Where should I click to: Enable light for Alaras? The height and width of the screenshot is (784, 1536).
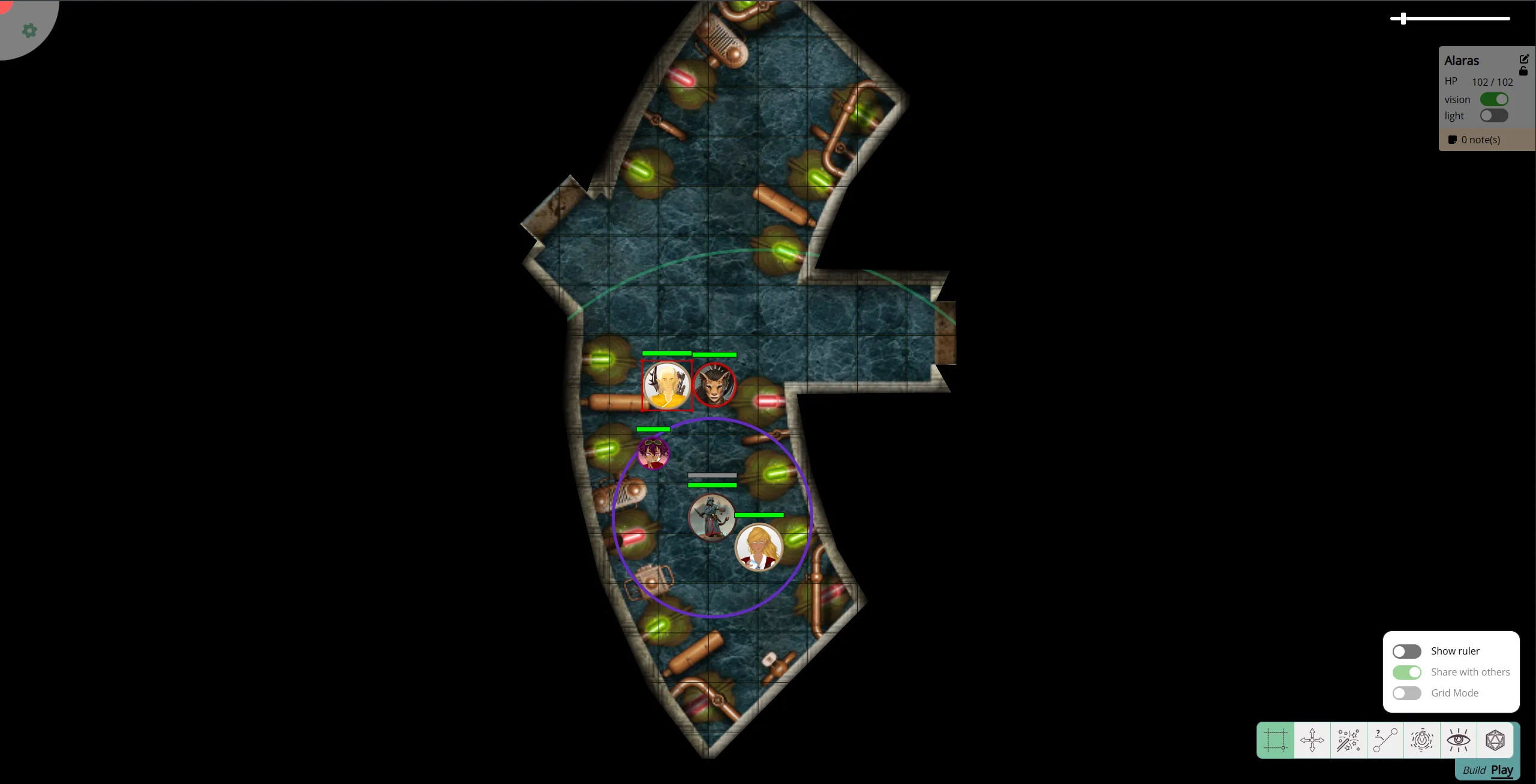tap(1493, 116)
